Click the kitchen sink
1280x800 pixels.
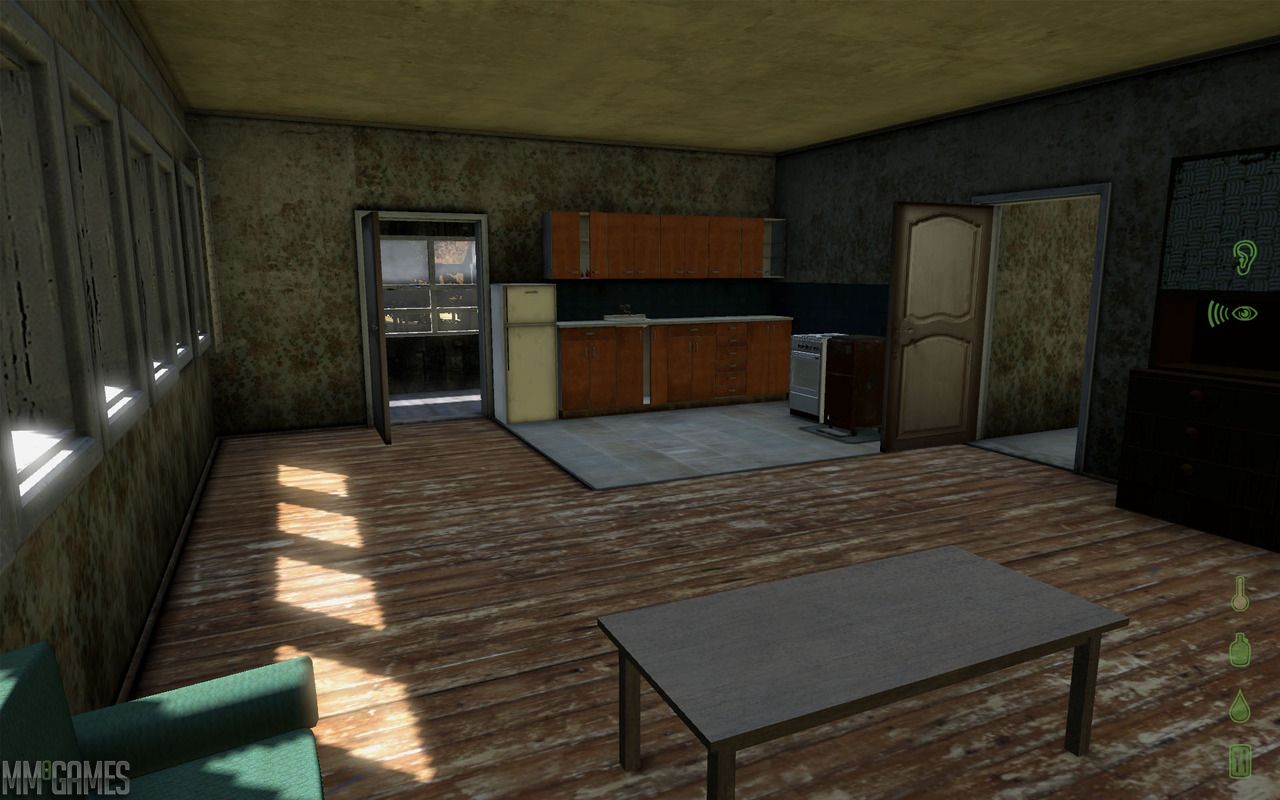click(627, 317)
